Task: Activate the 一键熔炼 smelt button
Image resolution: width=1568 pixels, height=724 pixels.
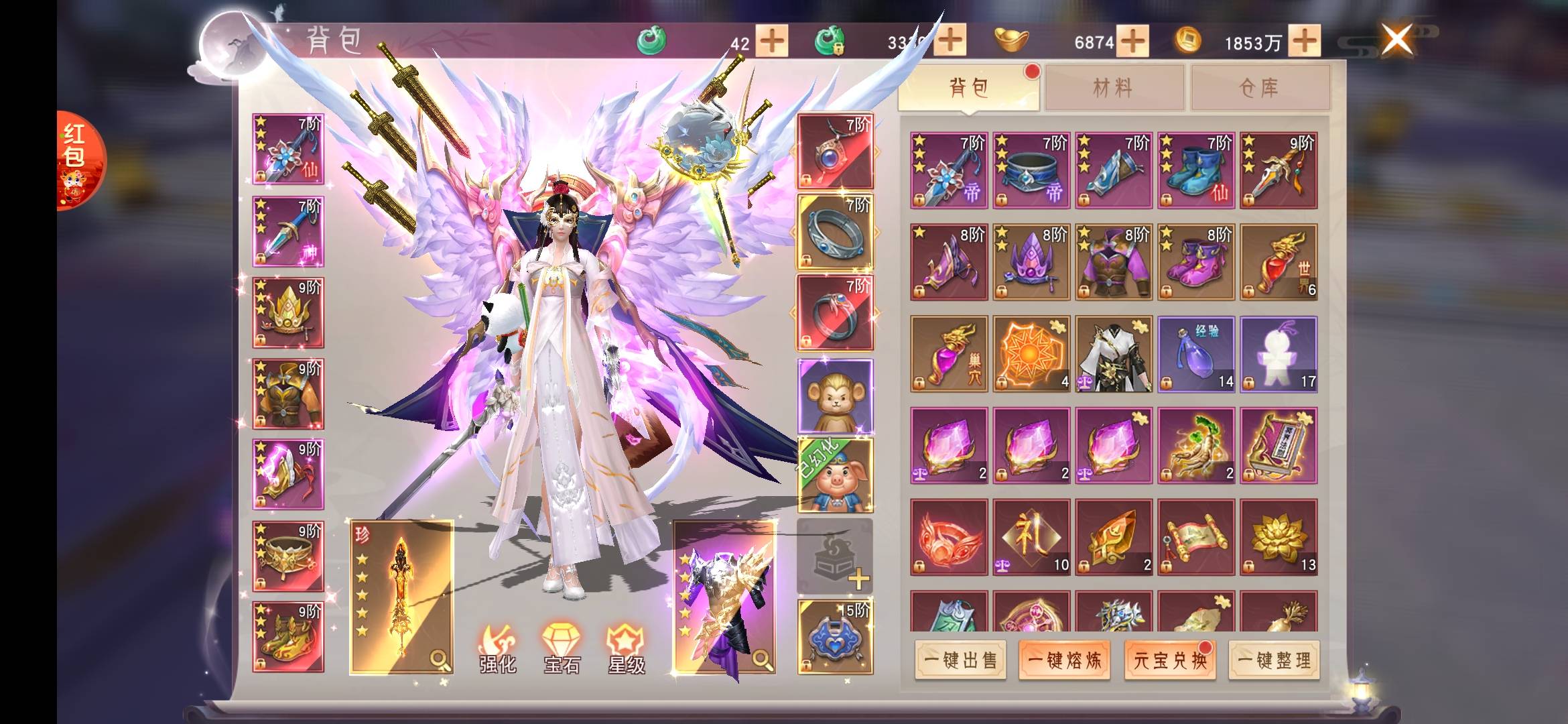Action: (x=1064, y=660)
